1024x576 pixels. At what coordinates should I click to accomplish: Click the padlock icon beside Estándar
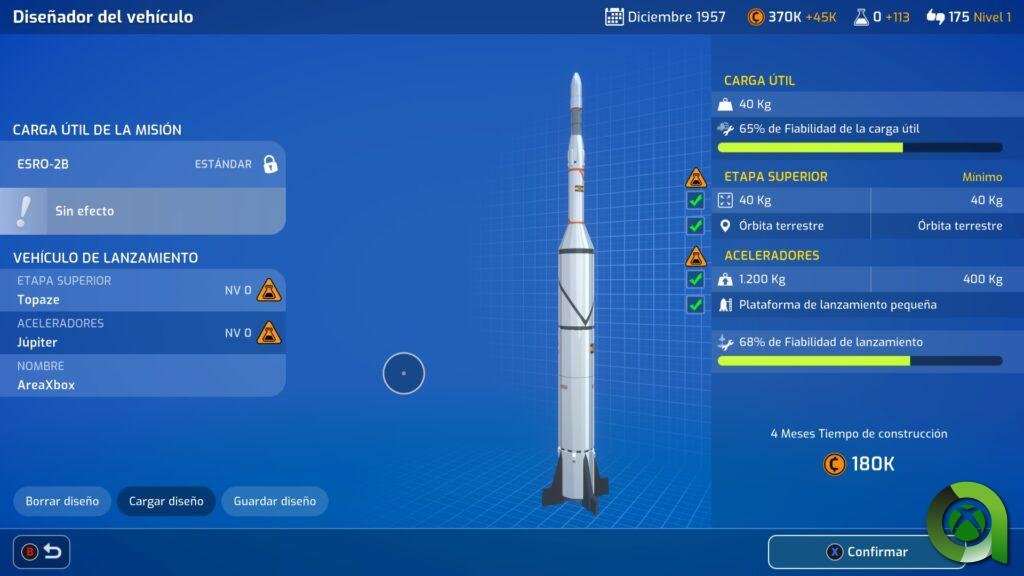pos(270,164)
